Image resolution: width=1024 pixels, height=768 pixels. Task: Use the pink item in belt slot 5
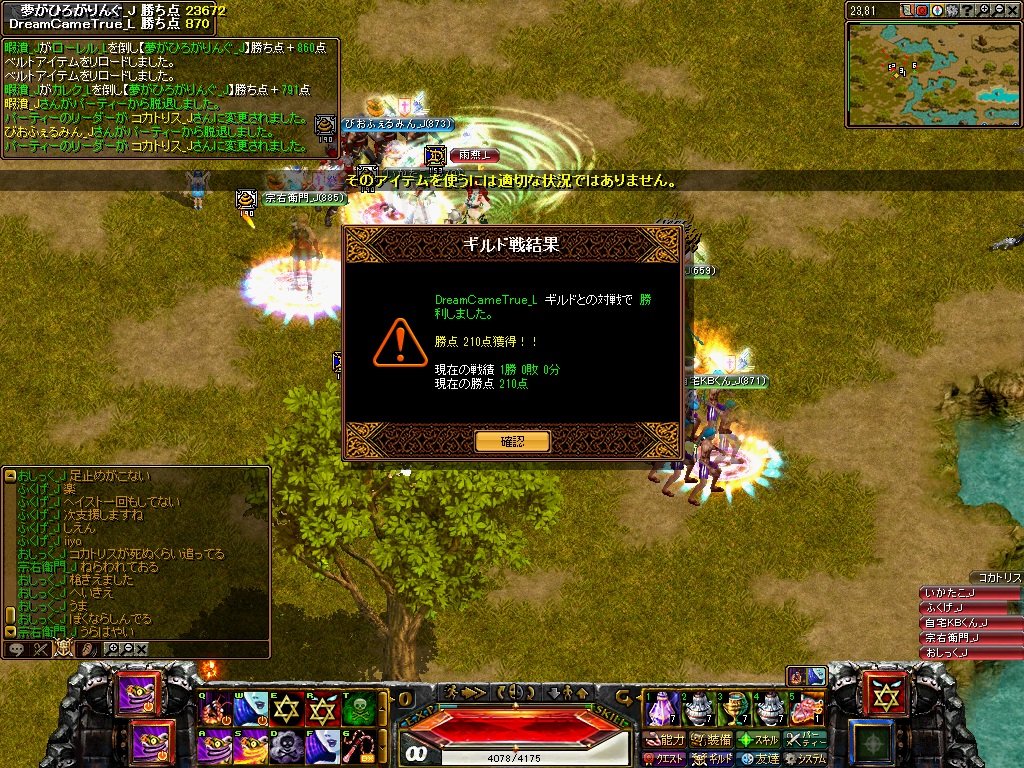click(x=806, y=709)
